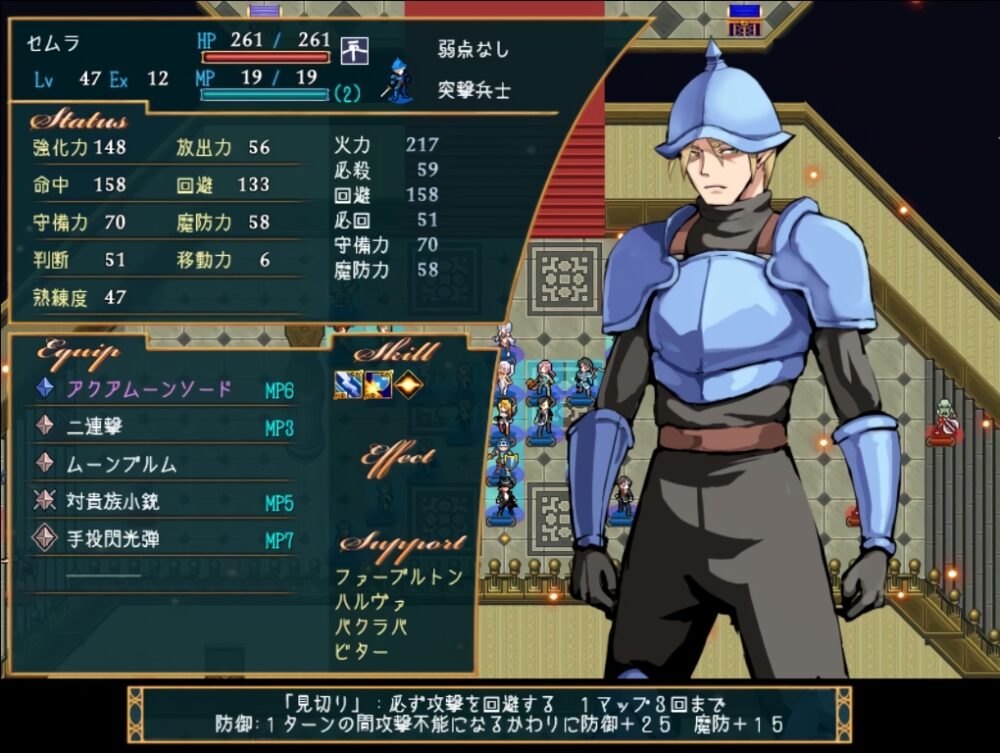Screen dimensions: 1000x753
Task: Select support partner ハルヴァ
Action: tap(371, 602)
